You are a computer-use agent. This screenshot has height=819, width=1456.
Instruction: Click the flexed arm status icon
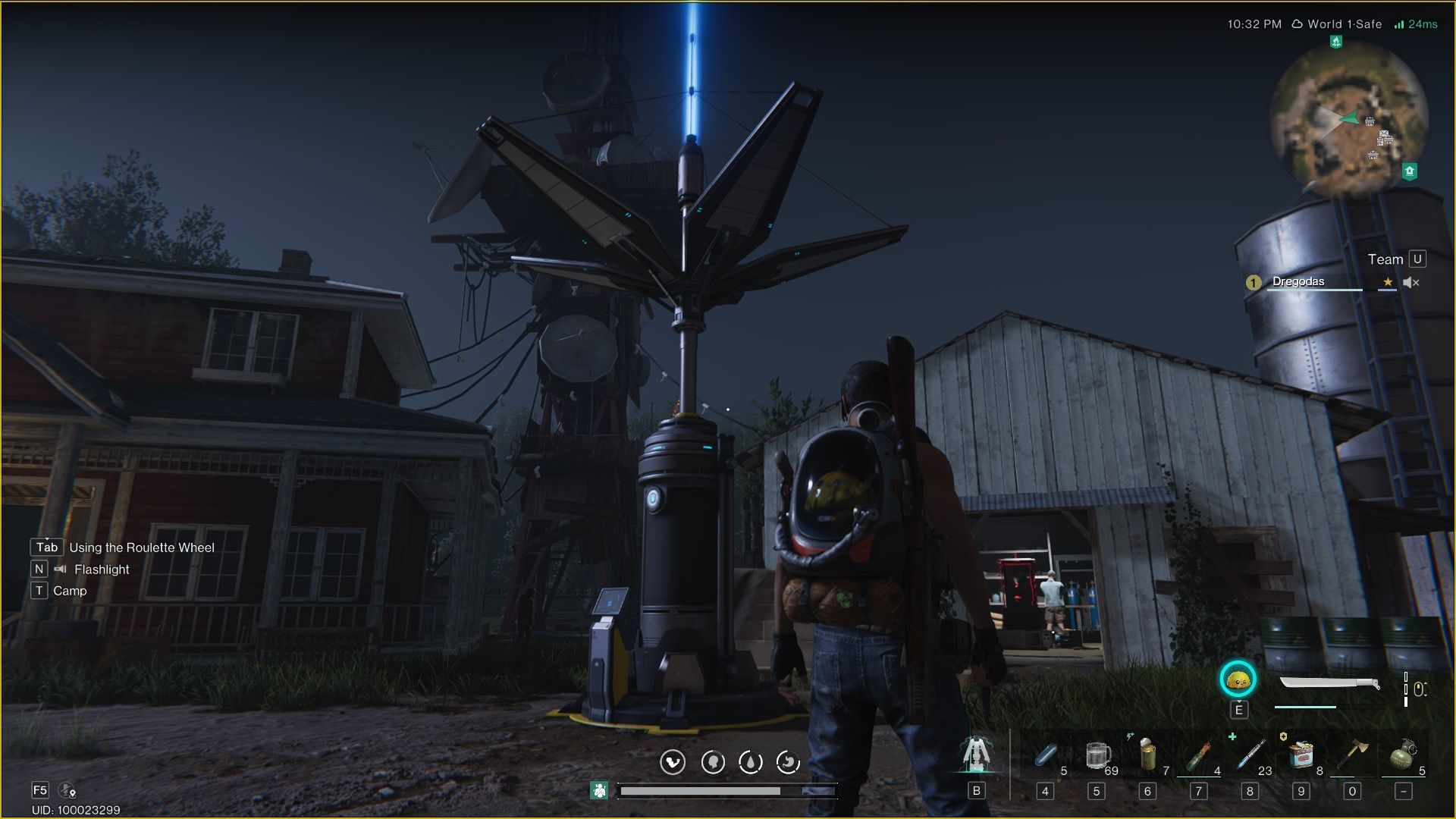pyautogui.click(x=673, y=762)
